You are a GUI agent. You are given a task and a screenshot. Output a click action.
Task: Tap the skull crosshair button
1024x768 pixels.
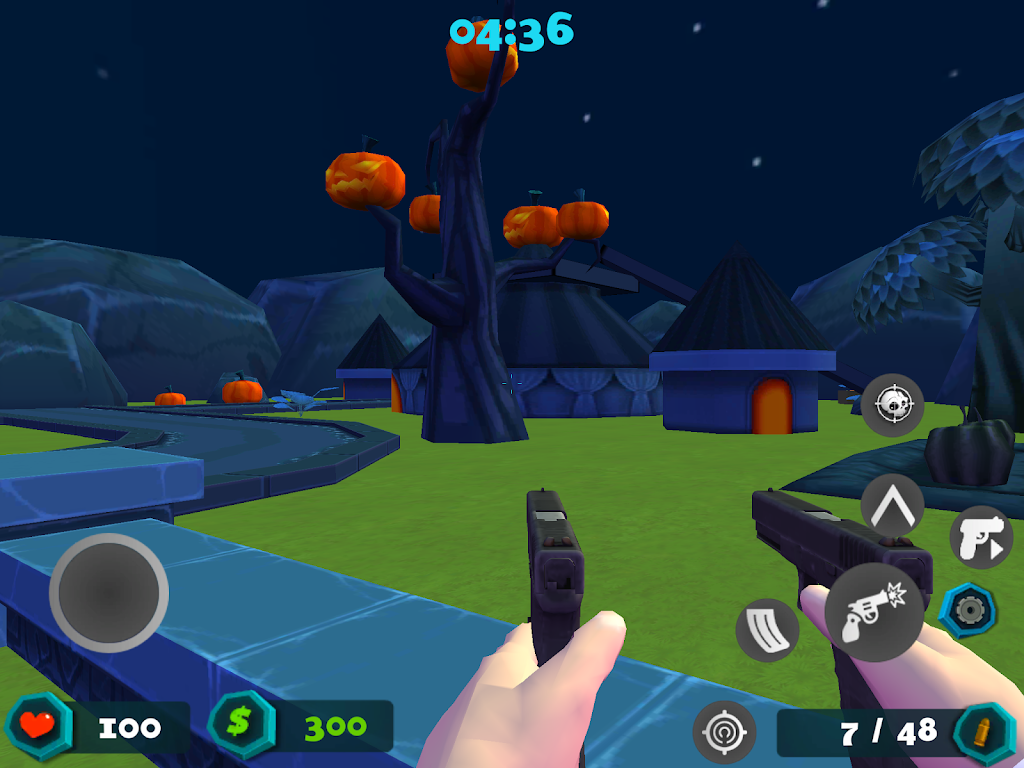point(892,405)
